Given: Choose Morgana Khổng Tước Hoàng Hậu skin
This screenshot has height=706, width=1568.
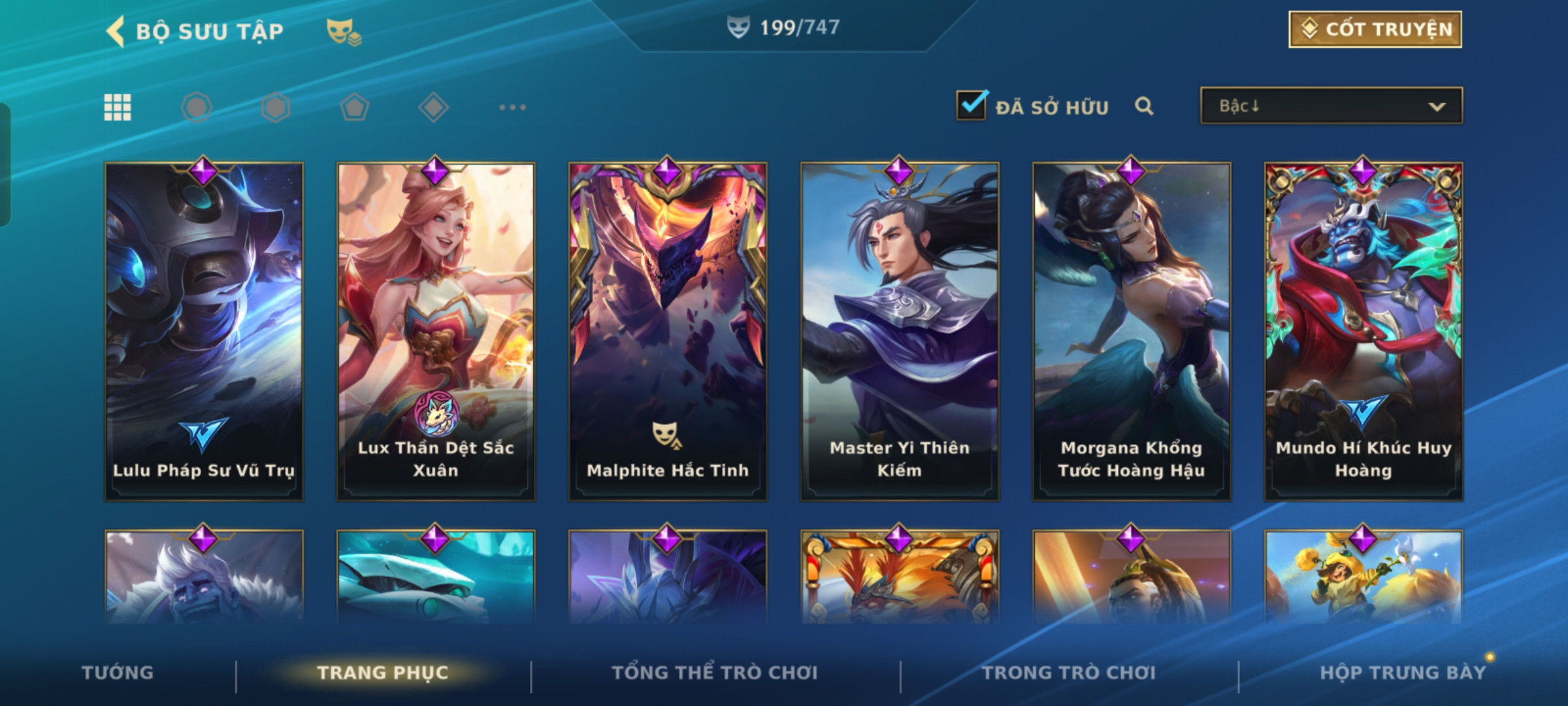Looking at the screenshot, I should click(x=1132, y=331).
